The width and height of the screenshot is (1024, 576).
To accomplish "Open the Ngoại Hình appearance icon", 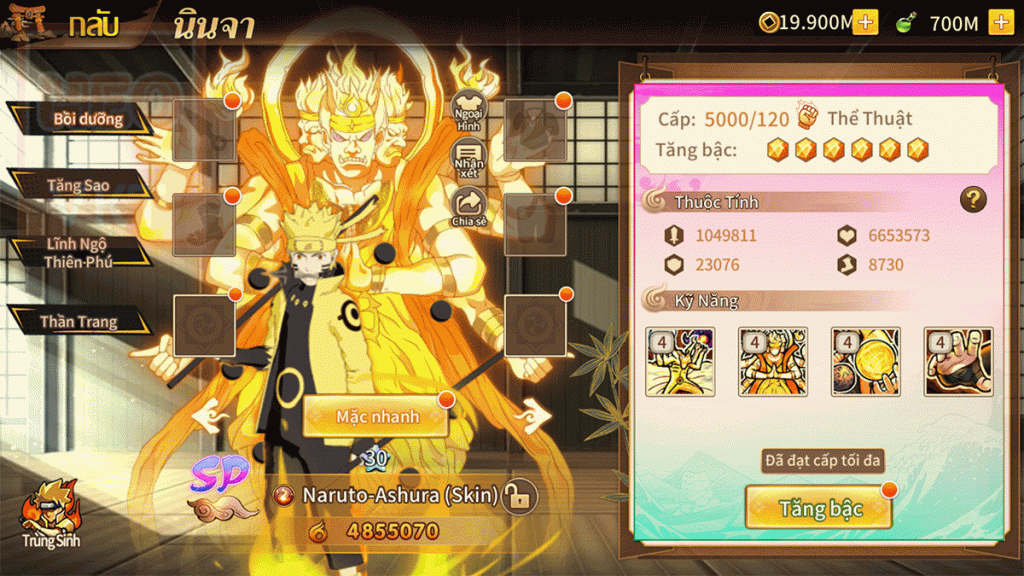I will coord(468,111).
